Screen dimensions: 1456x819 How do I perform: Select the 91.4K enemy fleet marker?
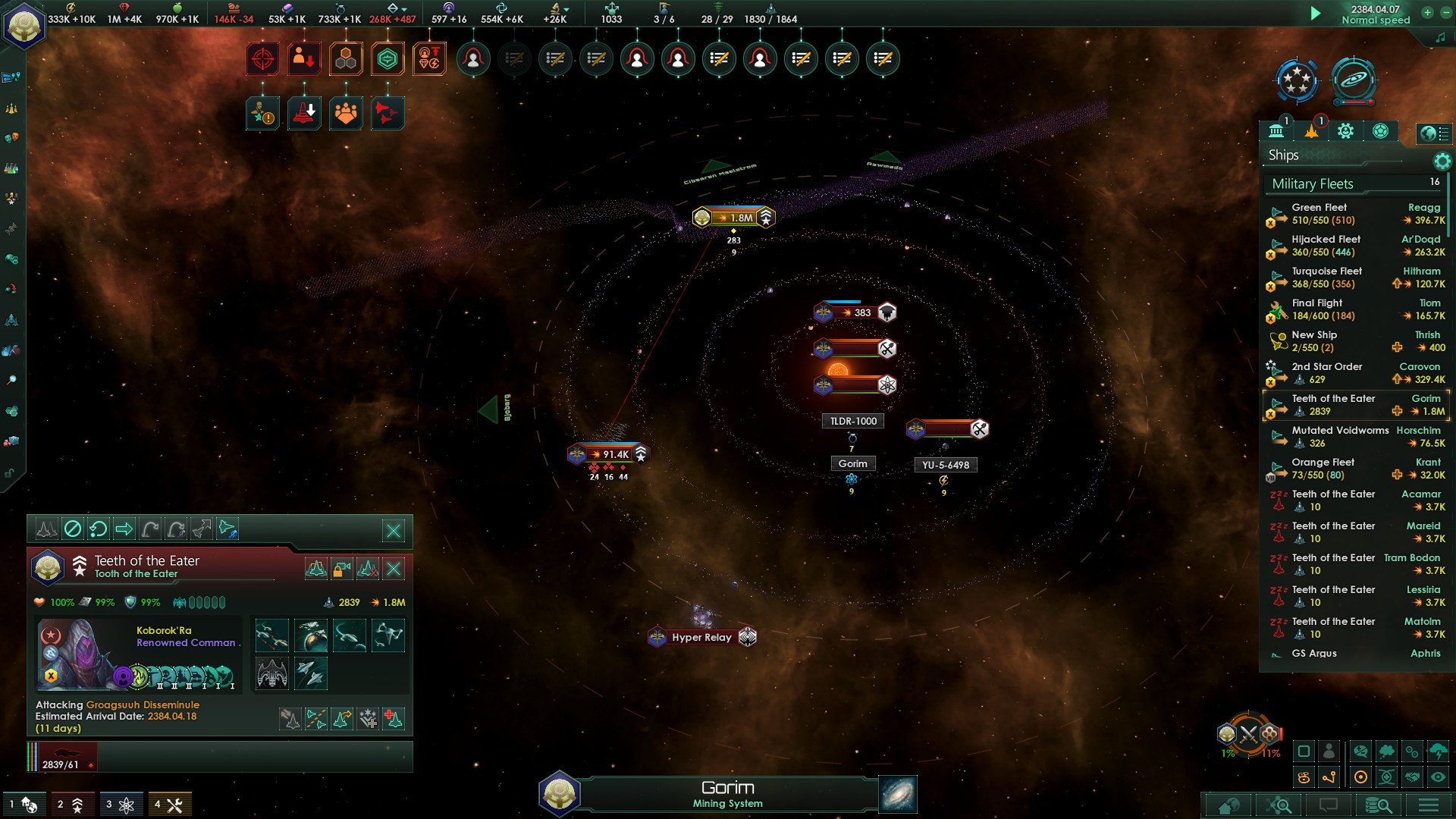[609, 454]
